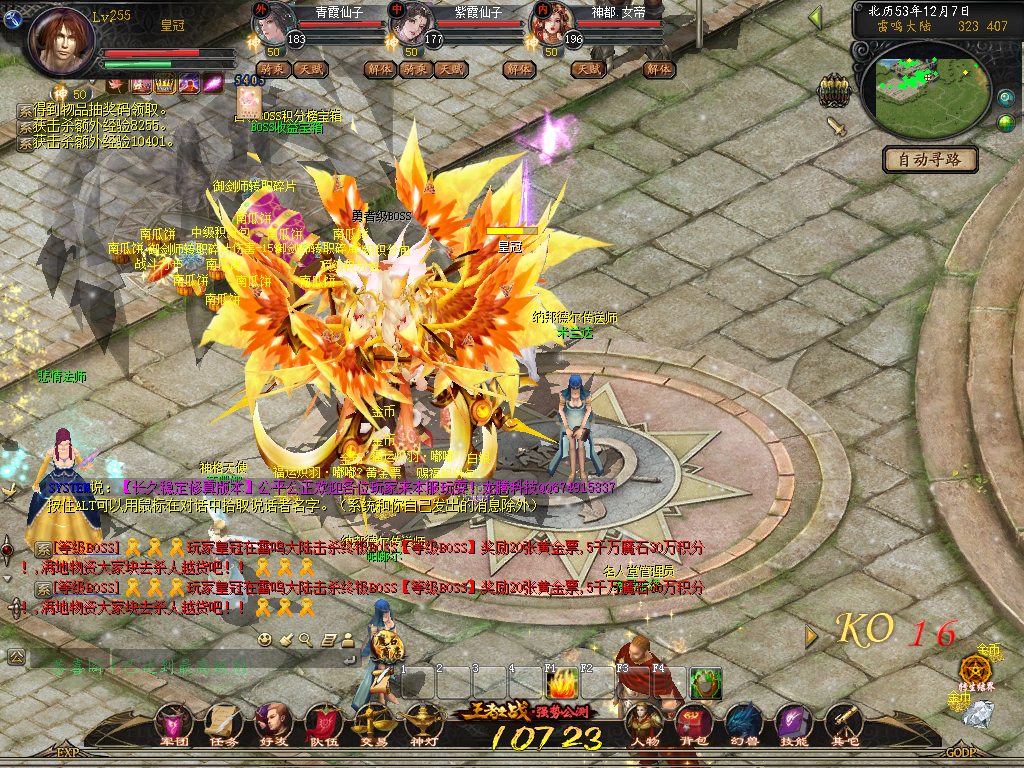Open the world map globe icon

1005,123
